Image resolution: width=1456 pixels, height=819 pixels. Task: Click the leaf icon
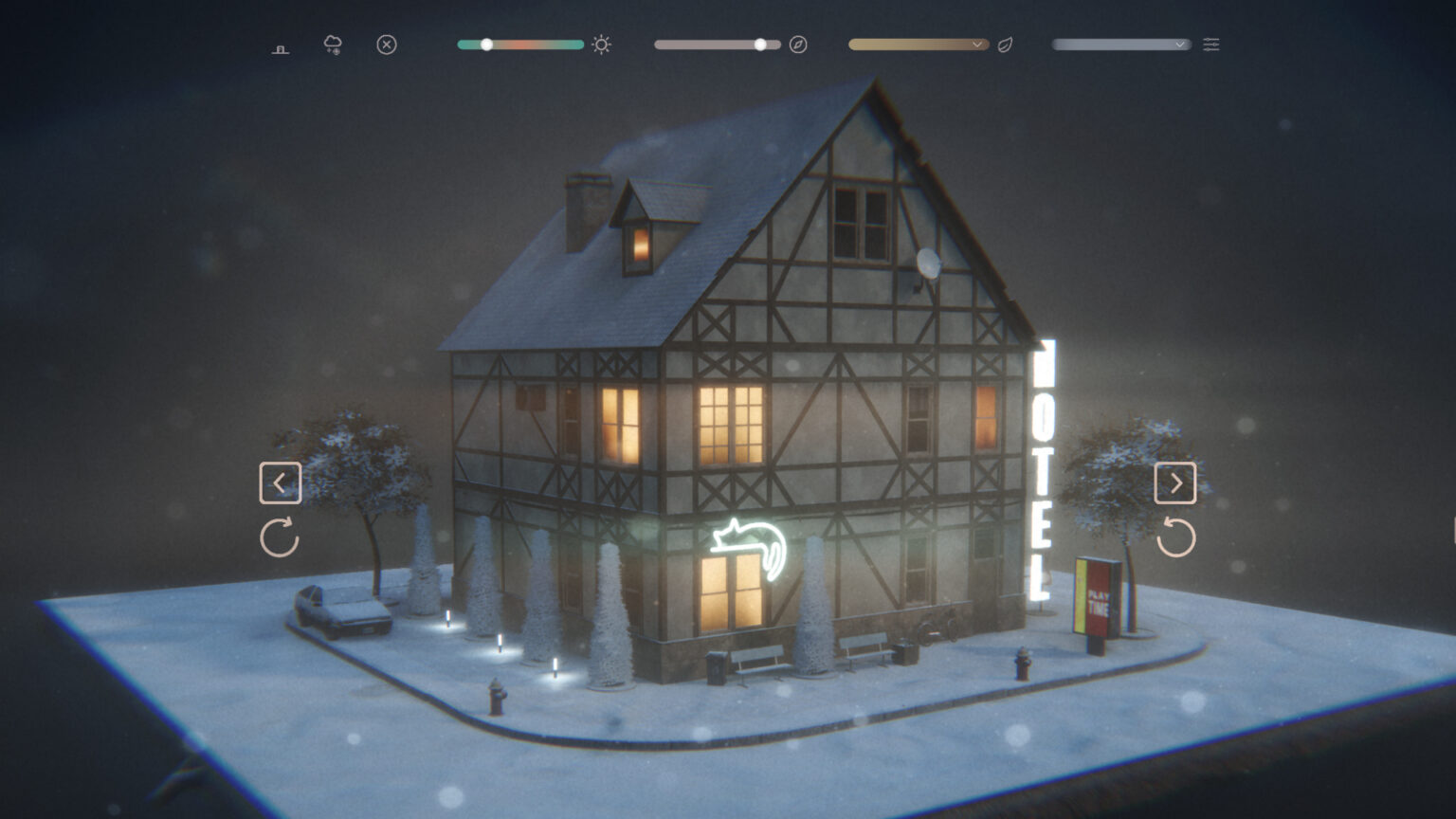tap(1006, 45)
